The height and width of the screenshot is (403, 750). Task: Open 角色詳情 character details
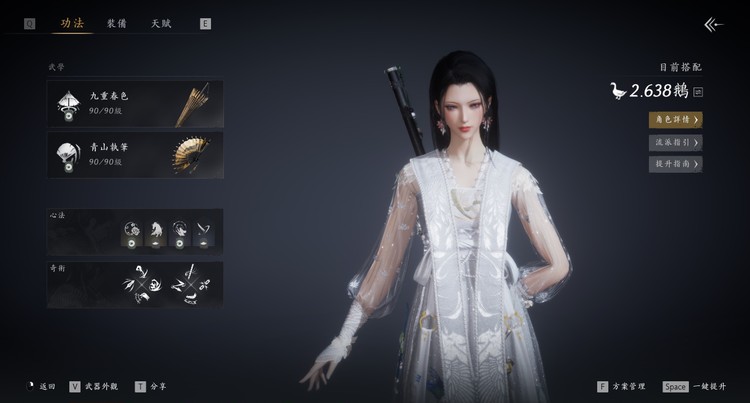[675, 119]
